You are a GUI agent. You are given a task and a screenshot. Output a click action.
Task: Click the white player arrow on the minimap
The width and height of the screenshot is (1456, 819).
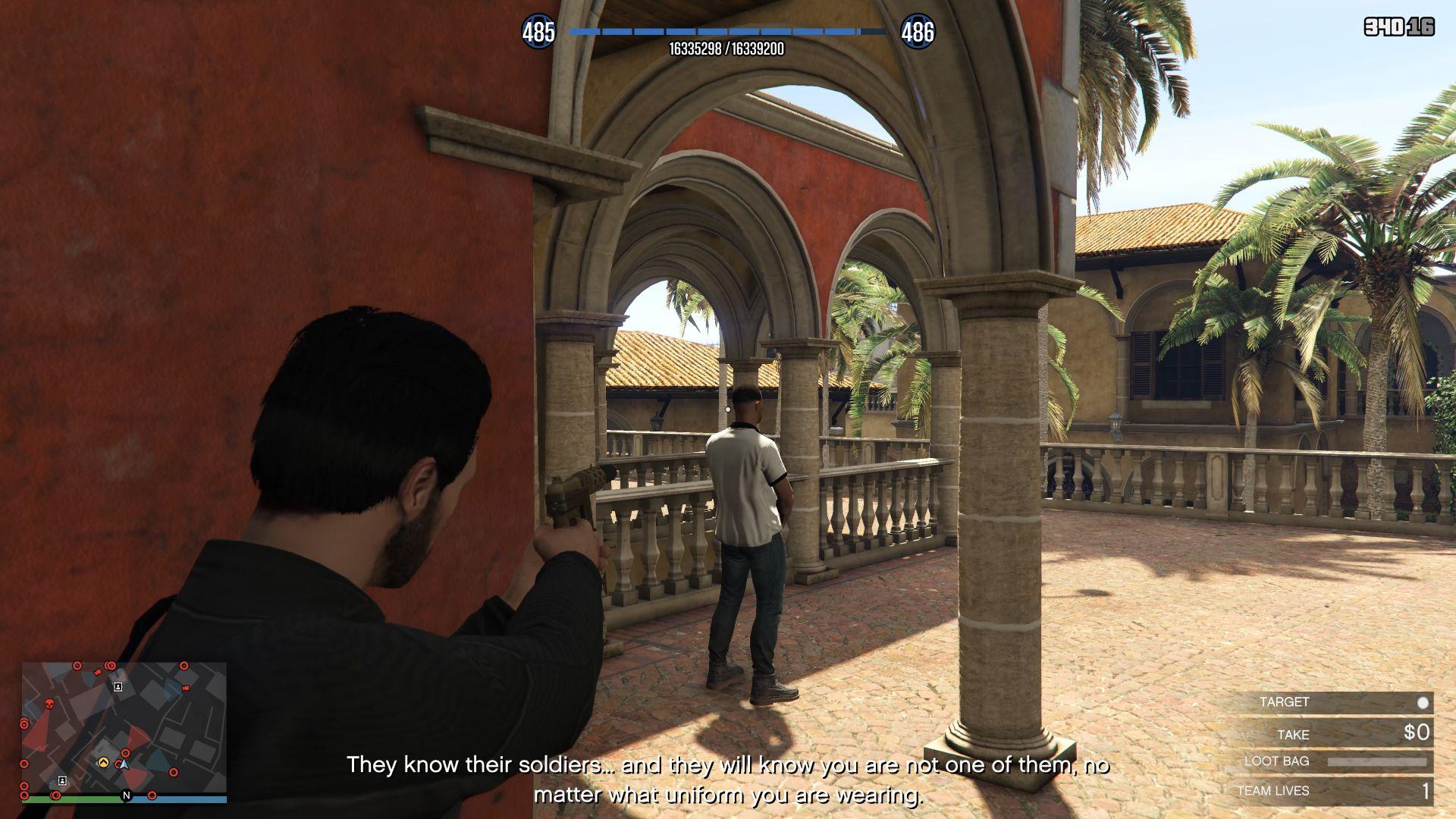(x=124, y=766)
